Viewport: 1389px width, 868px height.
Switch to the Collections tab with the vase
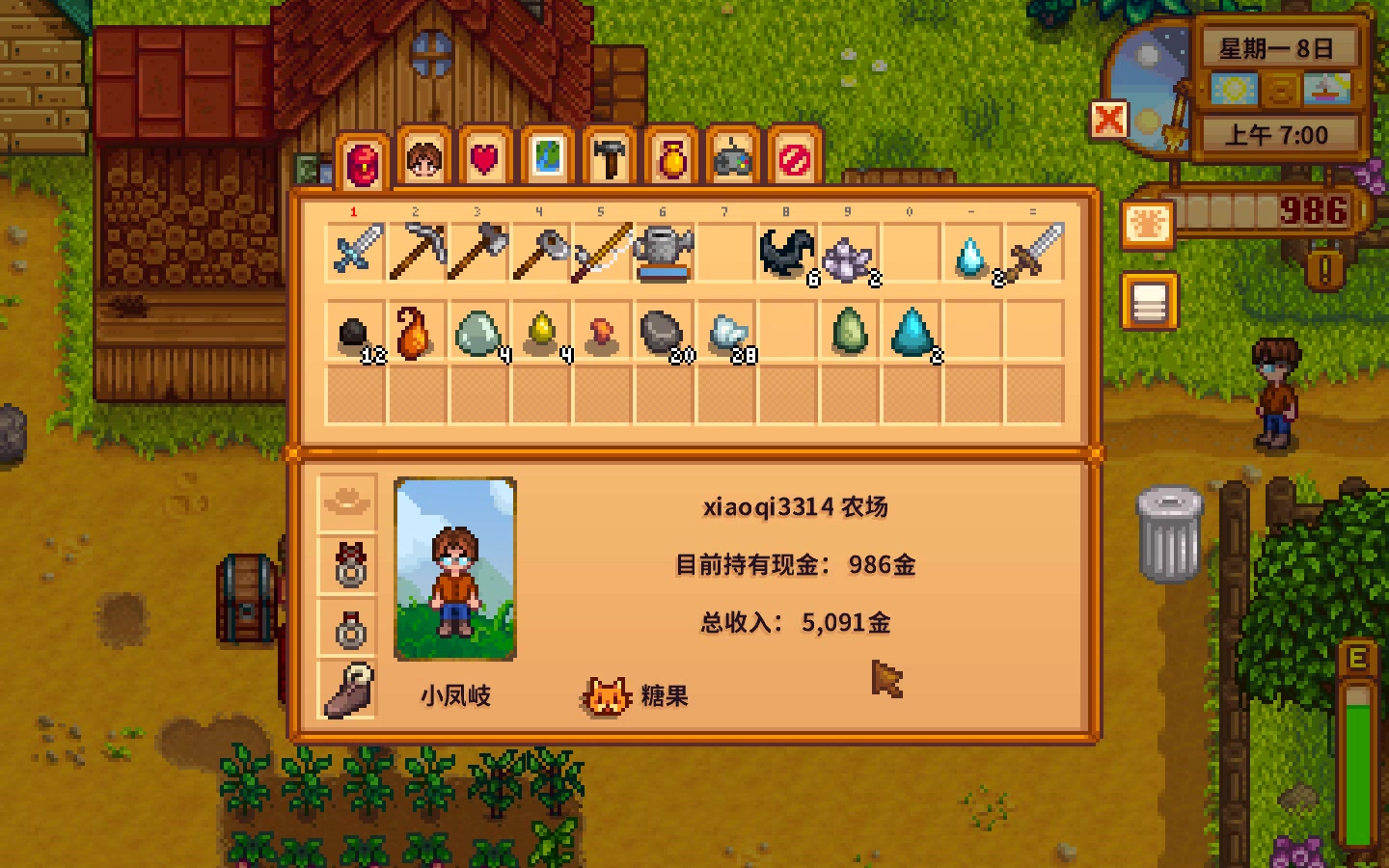pos(671,159)
